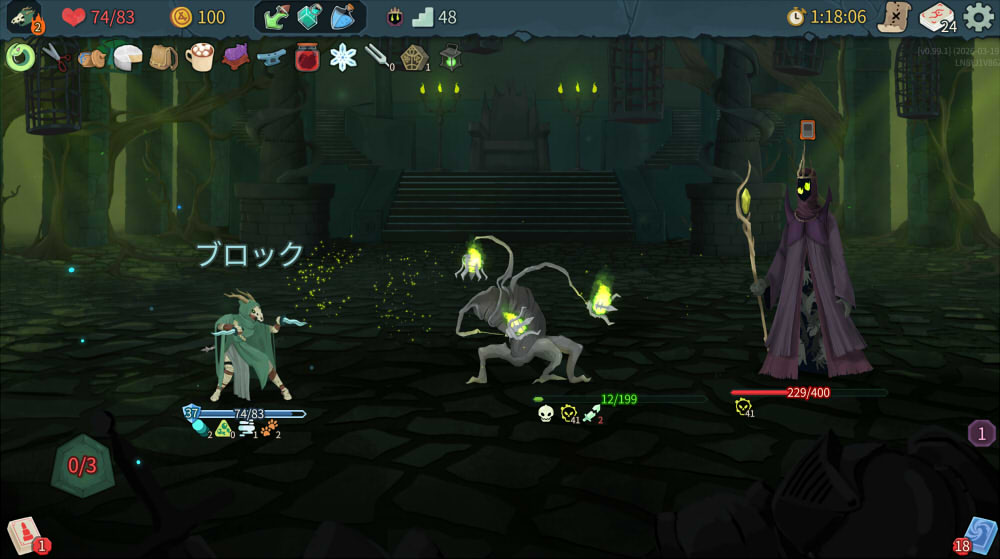Inspect the red scissors relic
This screenshot has width=1000, height=559.
pos(57,57)
